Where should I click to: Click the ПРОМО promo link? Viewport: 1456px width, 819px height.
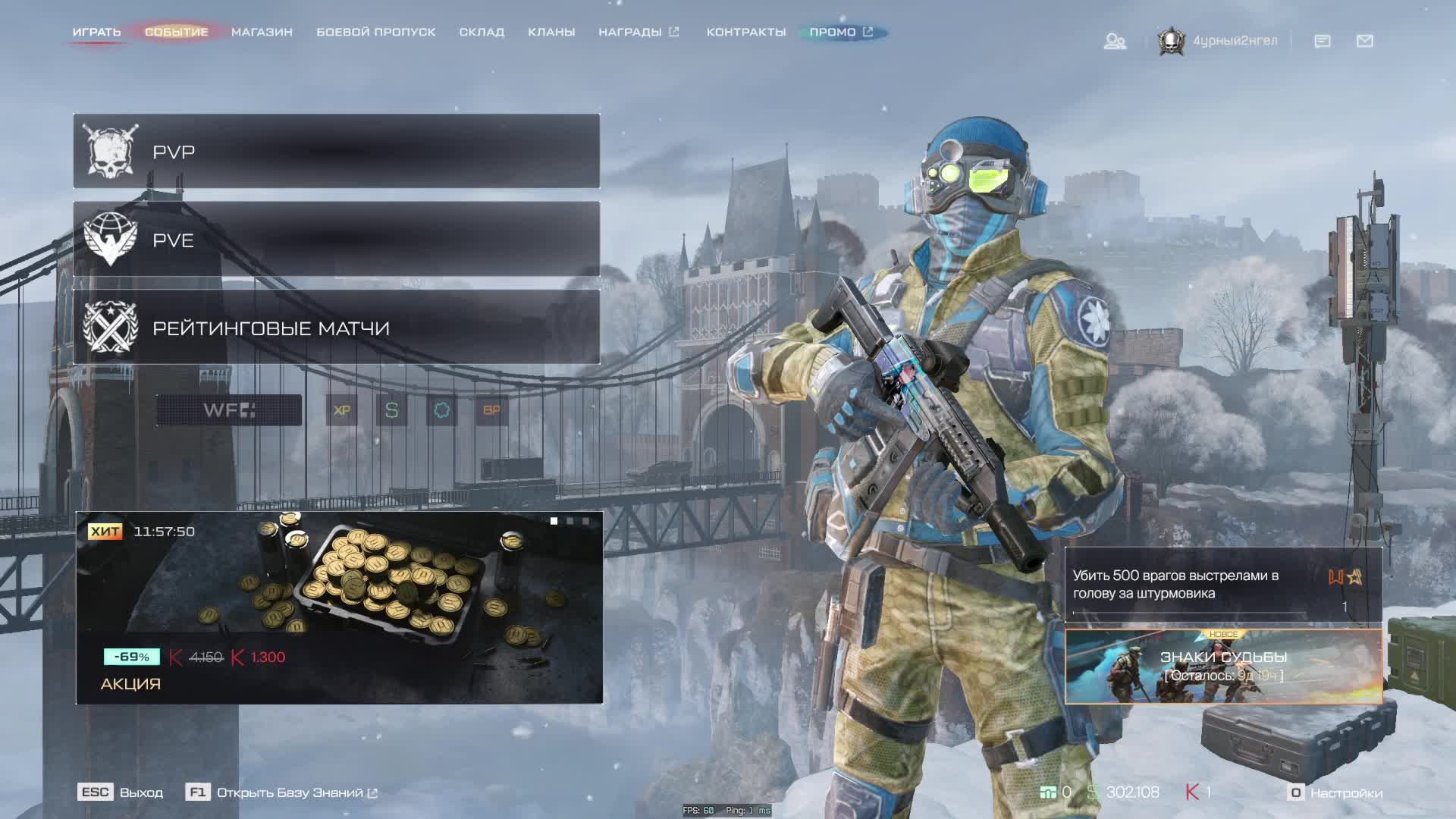pyautogui.click(x=840, y=32)
